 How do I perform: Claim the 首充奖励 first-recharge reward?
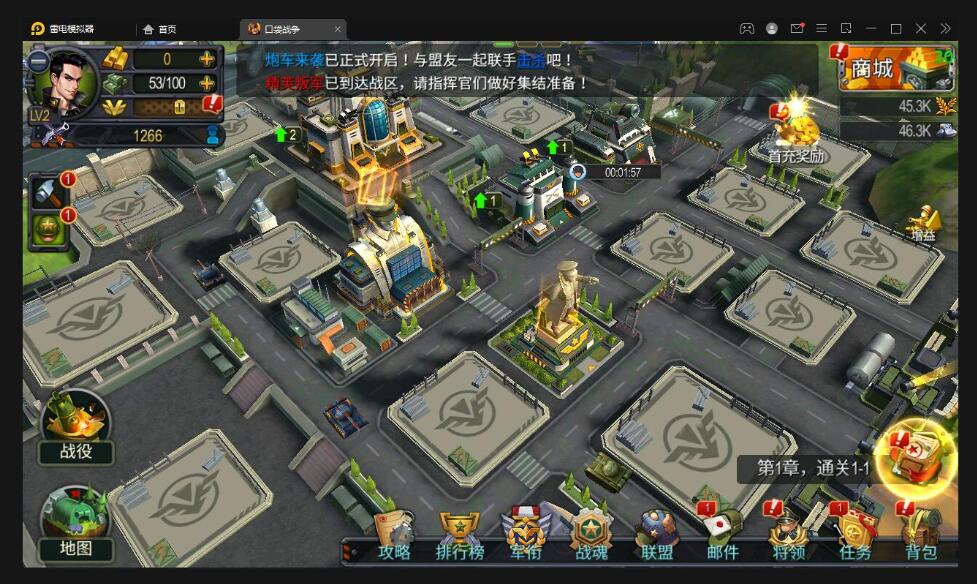[795, 130]
